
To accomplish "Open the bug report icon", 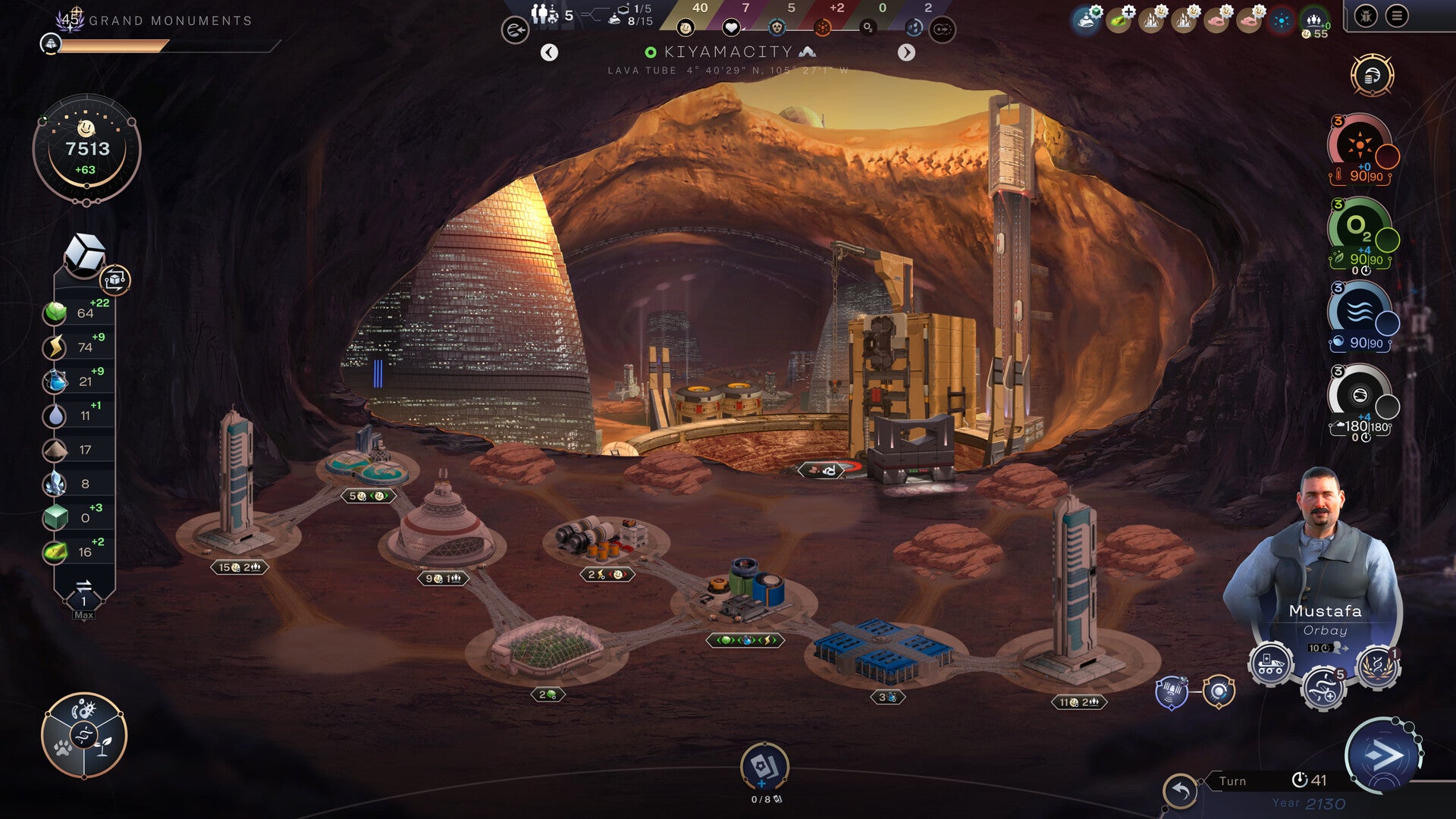I will coord(1366,16).
